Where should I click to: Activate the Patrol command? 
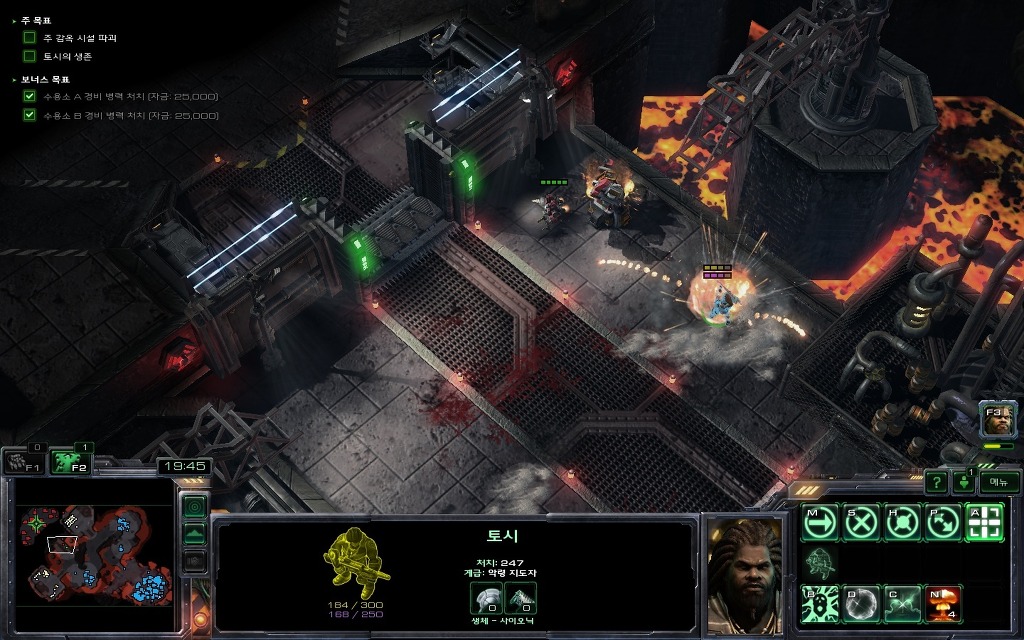point(943,522)
